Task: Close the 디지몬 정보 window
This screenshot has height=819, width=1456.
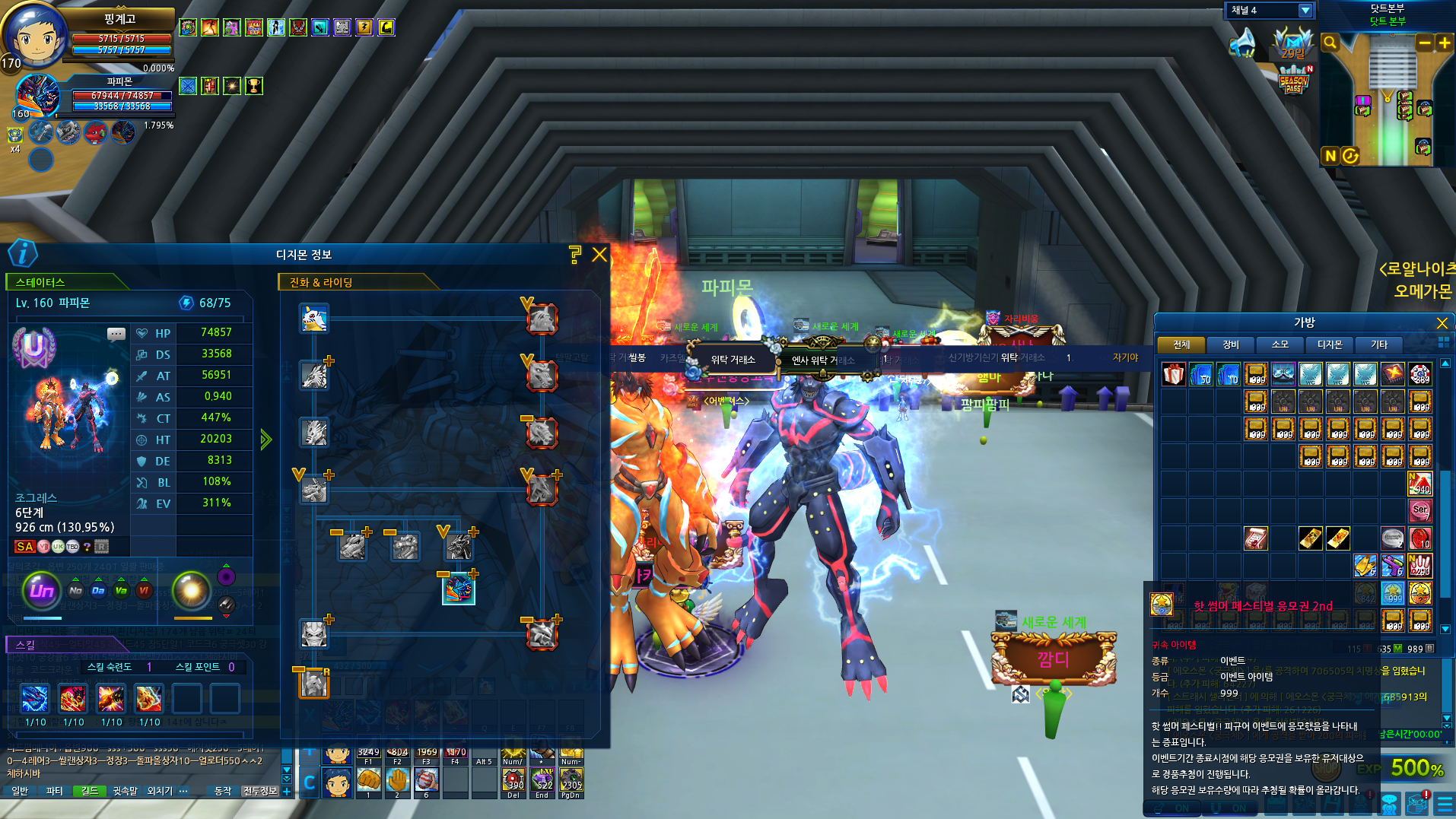Action: click(599, 255)
